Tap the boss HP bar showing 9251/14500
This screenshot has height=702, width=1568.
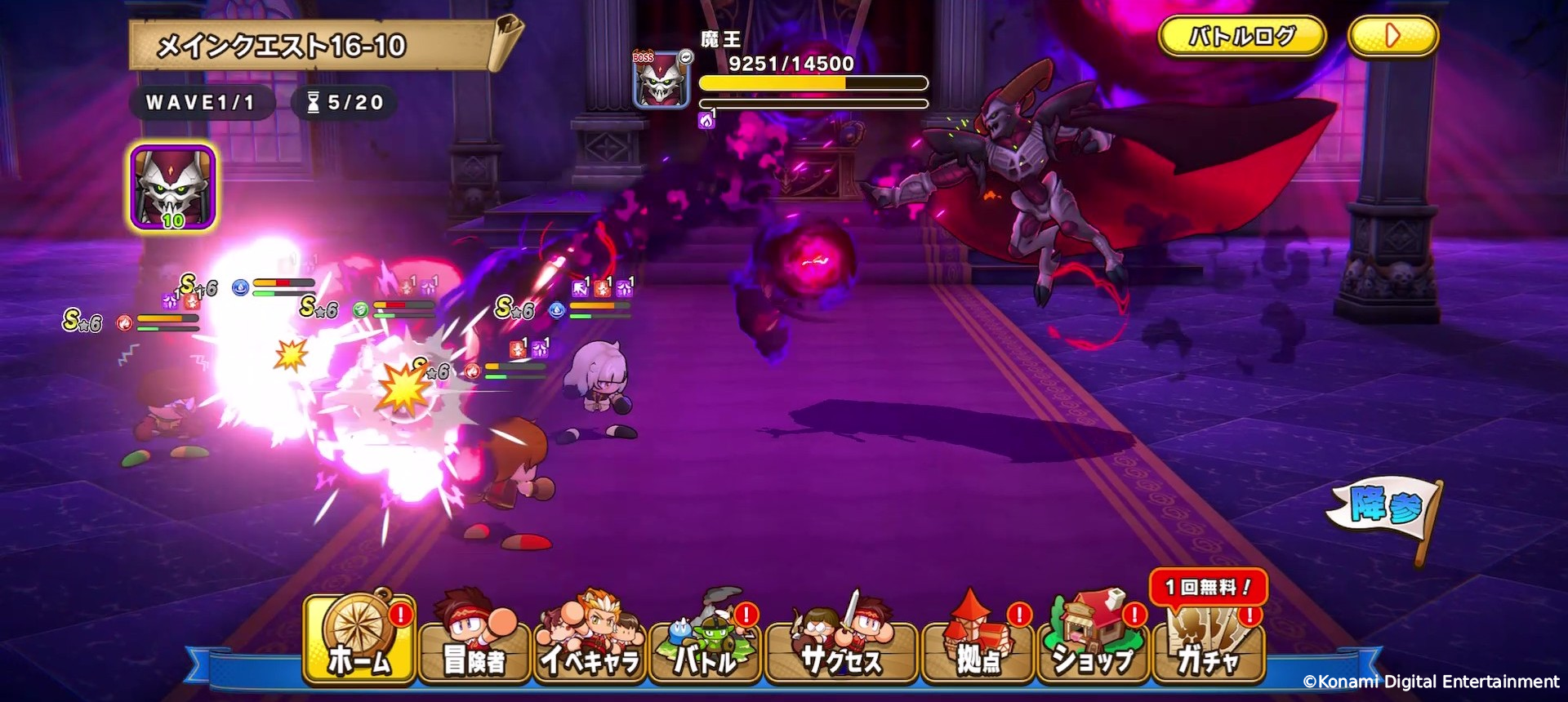(813, 82)
